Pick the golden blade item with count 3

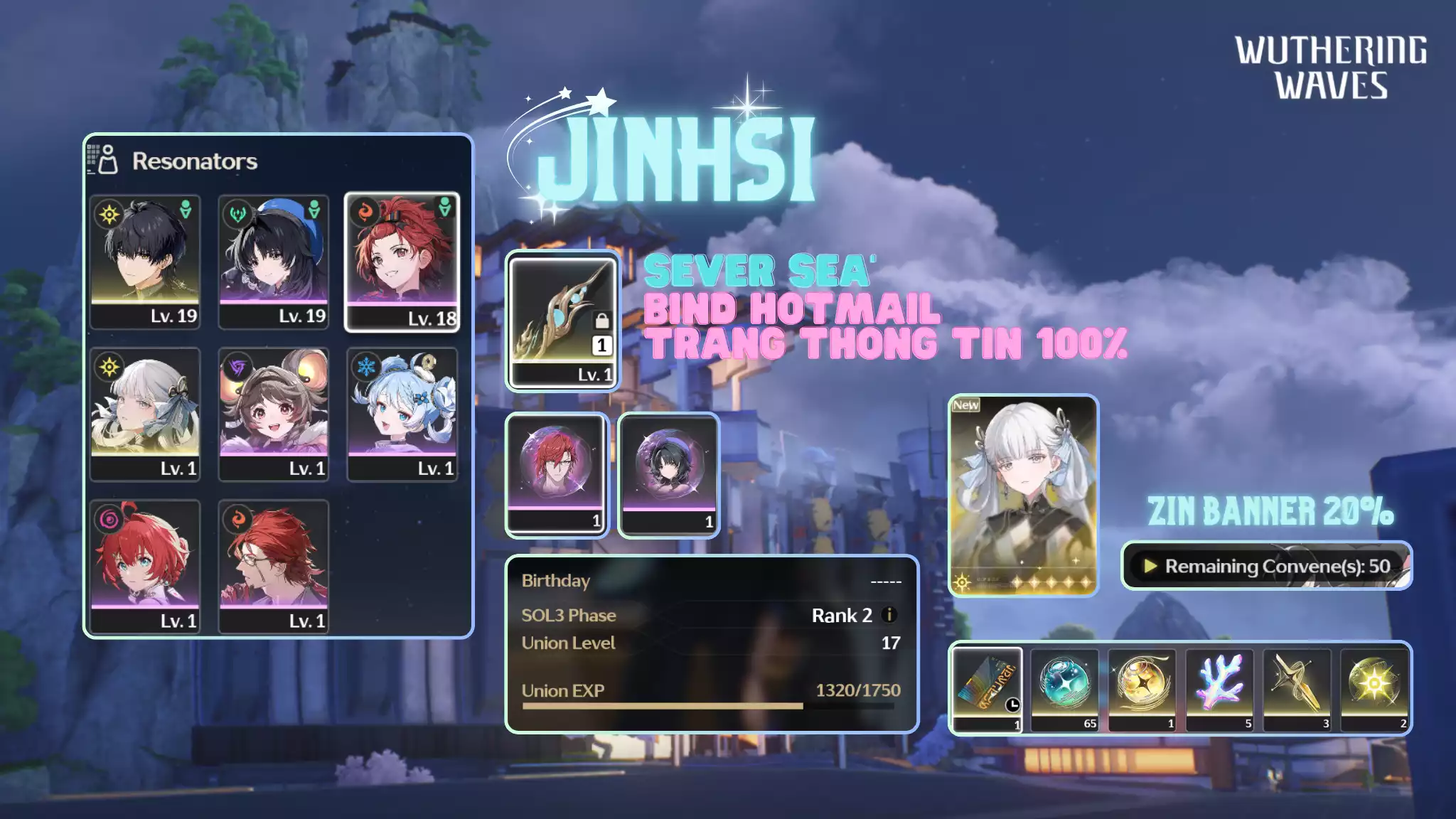coord(1297,688)
